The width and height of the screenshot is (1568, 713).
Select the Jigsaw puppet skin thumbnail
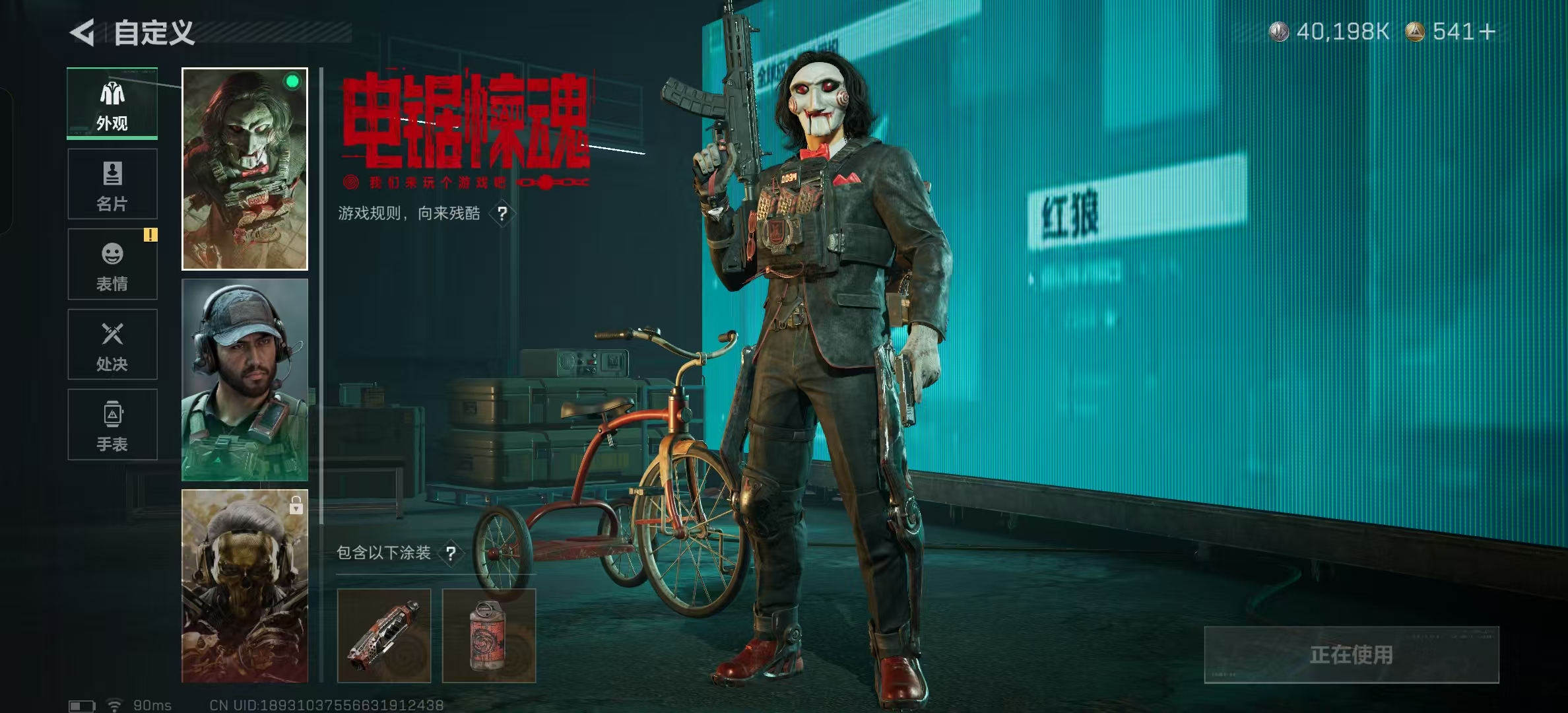pos(245,169)
